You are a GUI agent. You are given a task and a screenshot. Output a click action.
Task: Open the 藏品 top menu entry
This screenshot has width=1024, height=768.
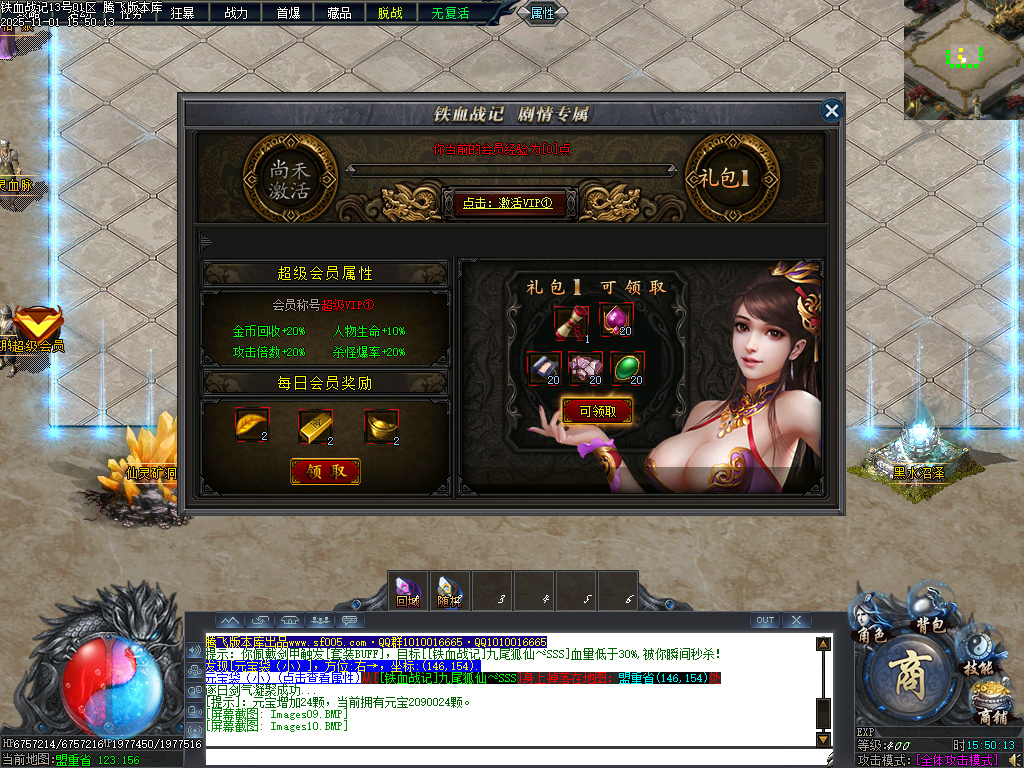(340, 13)
